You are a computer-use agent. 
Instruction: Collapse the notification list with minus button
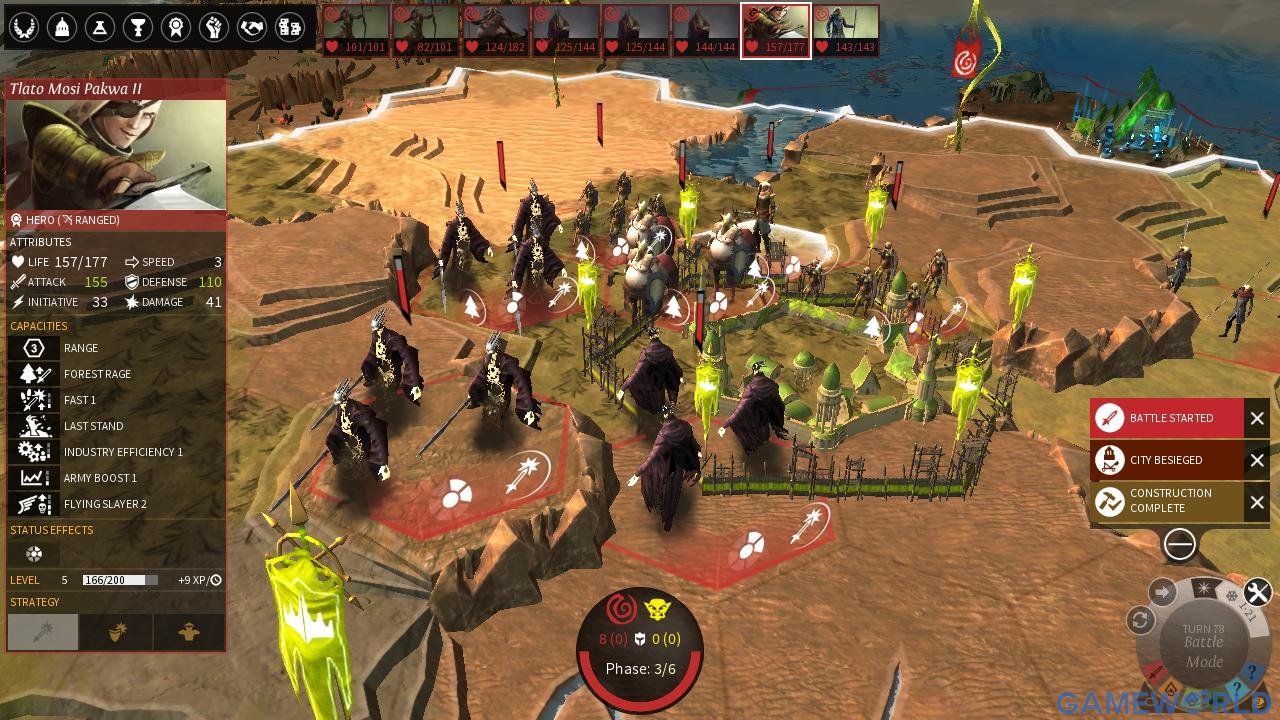coord(1180,544)
